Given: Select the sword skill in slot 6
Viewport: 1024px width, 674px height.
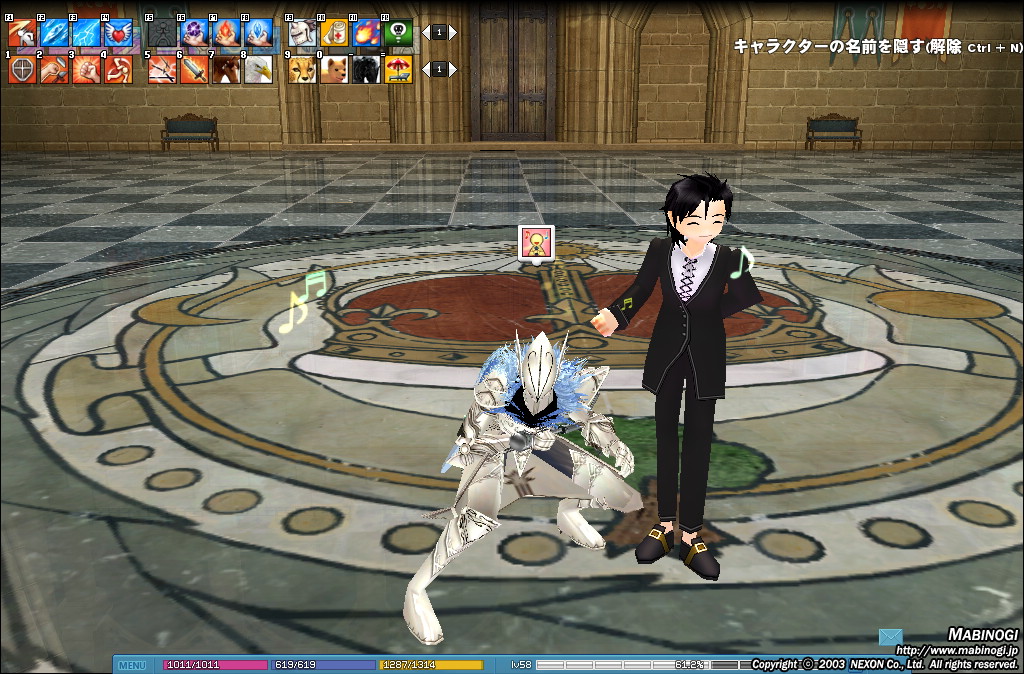Looking at the screenshot, I should pos(194,69).
